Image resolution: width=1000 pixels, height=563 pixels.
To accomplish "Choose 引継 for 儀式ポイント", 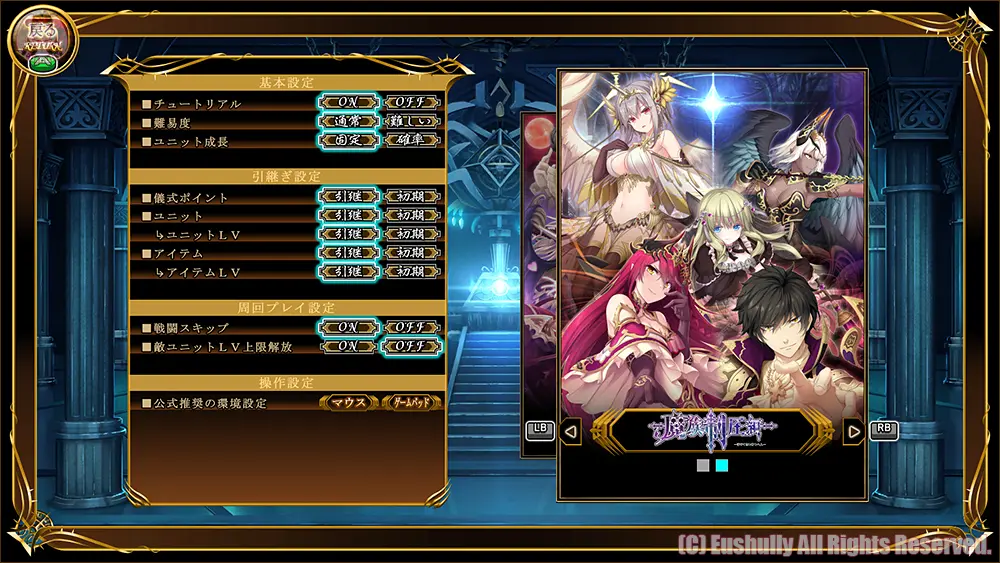I will click(349, 197).
